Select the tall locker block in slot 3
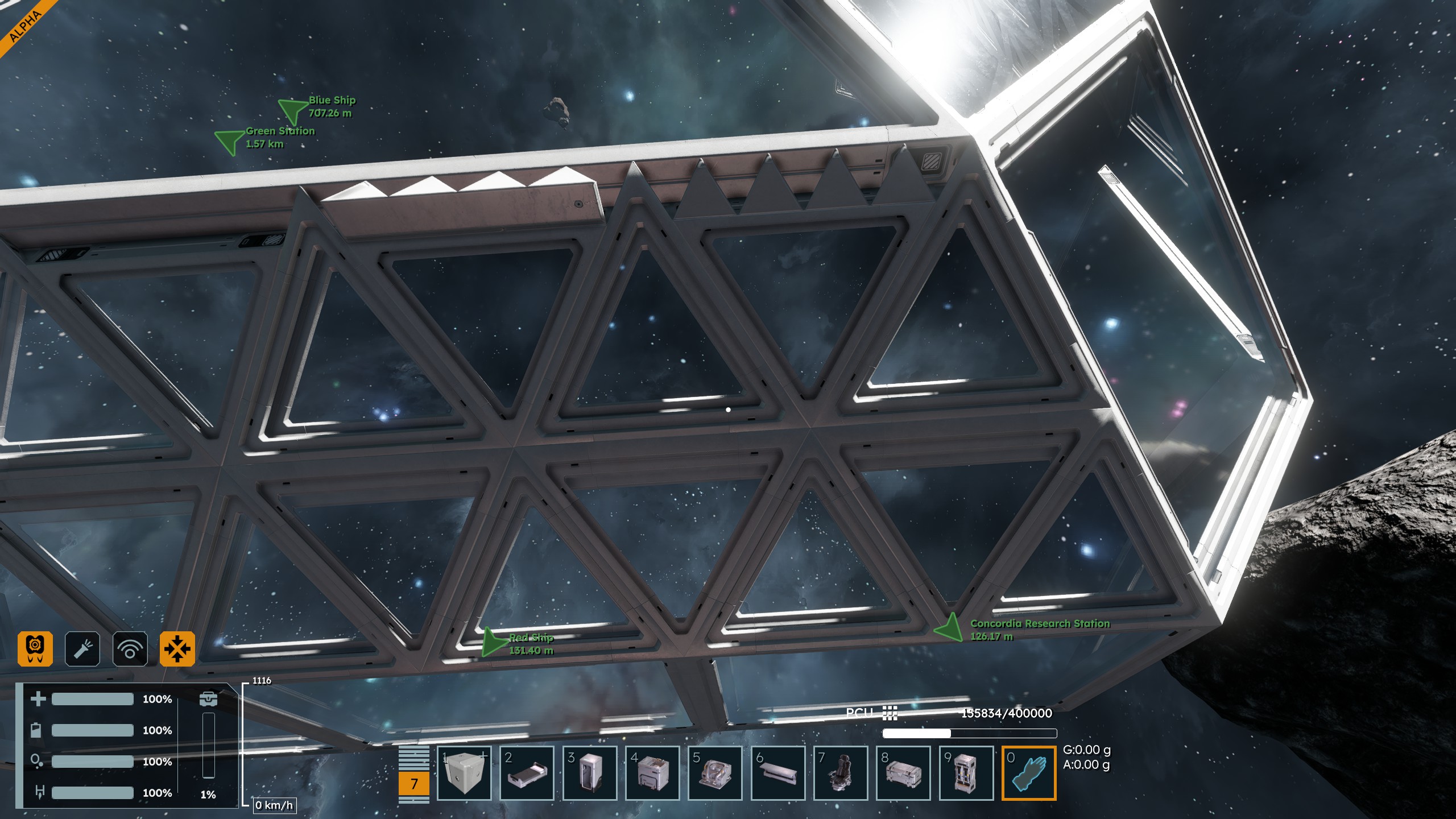 pos(590,773)
